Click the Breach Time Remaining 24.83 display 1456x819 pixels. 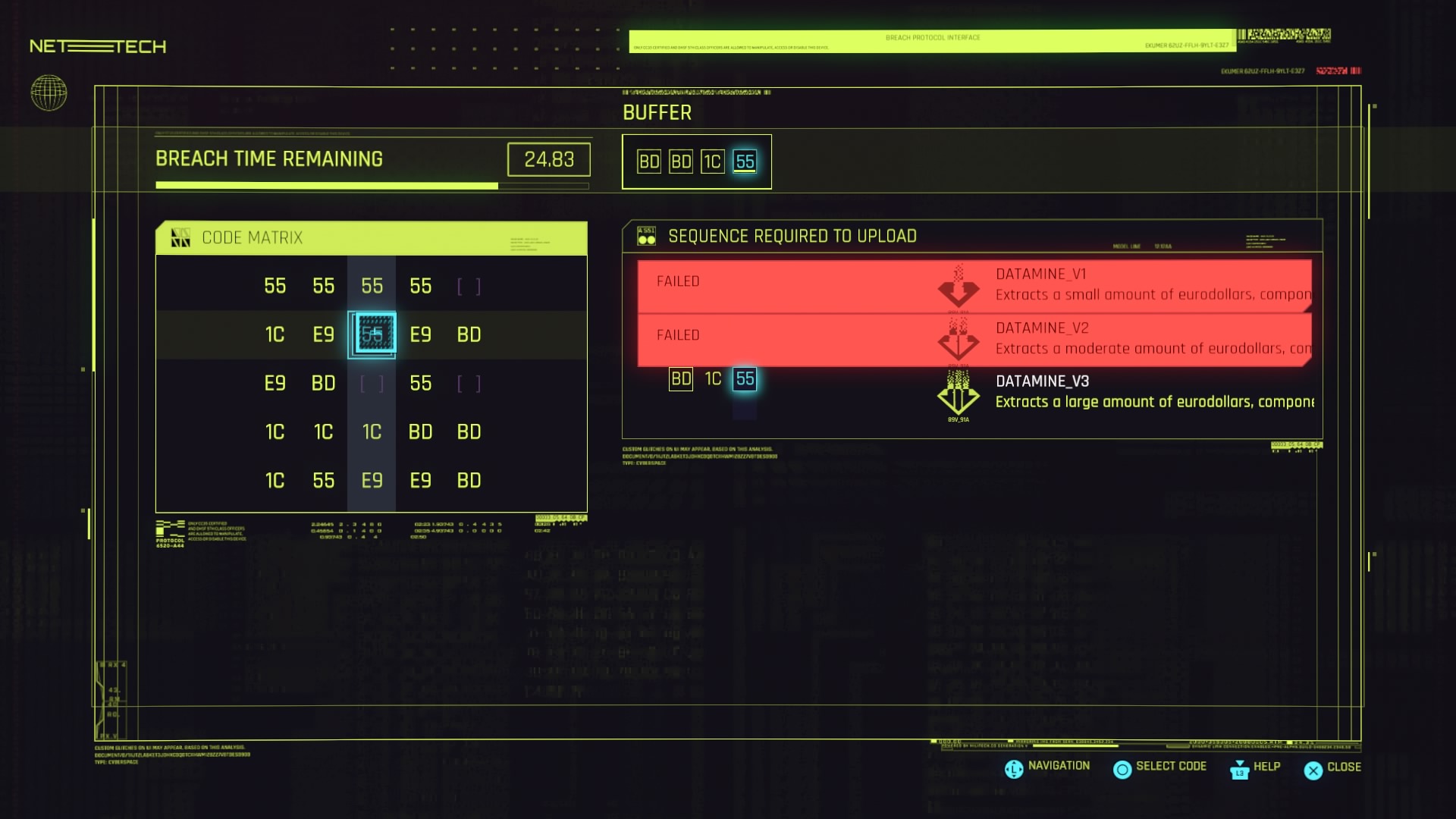(x=549, y=159)
